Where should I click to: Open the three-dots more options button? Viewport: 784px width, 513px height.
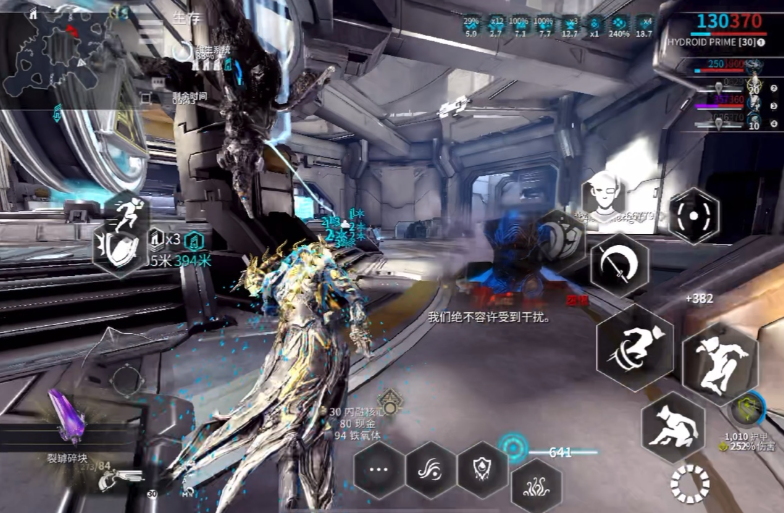(x=379, y=468)
